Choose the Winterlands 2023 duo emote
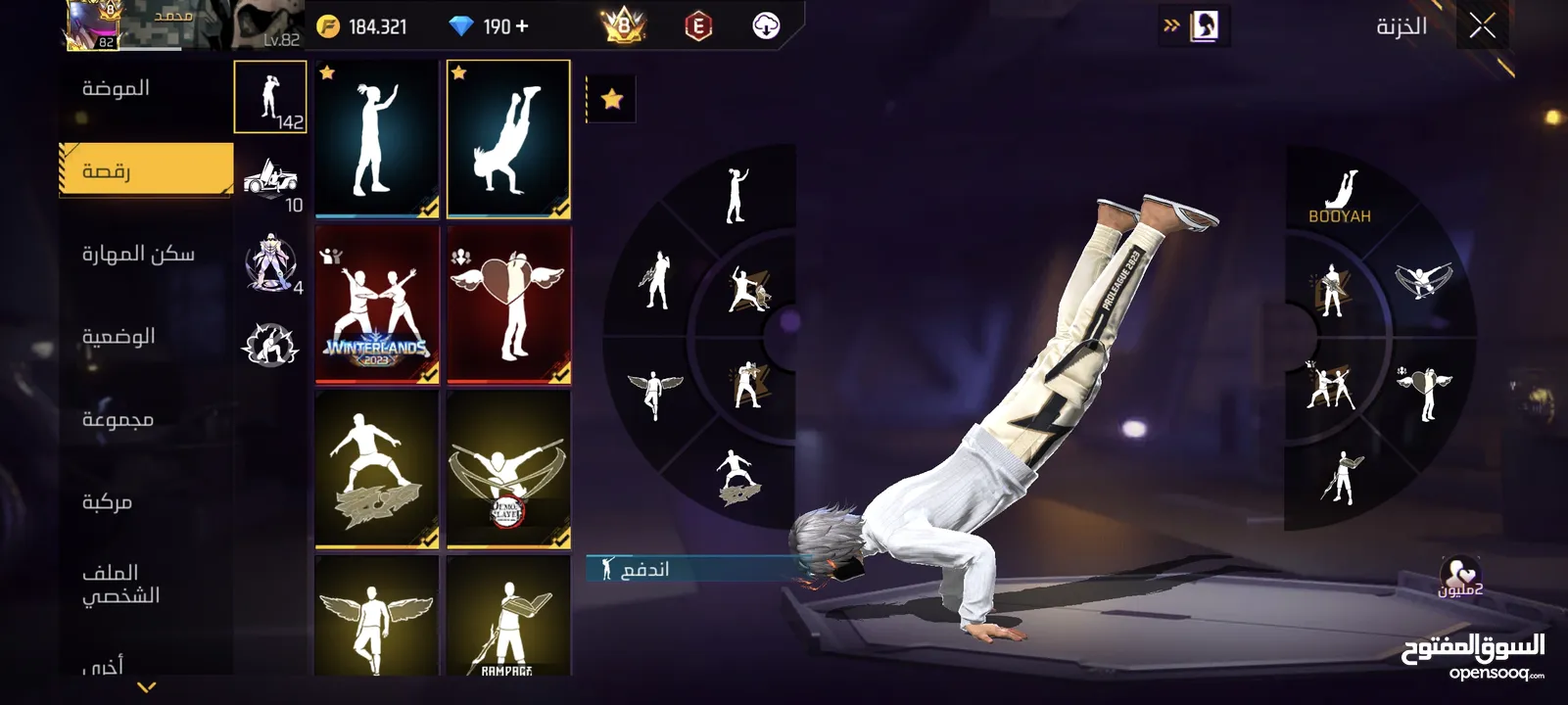Viewport: 1568px width, 705px height. point(377,305)
